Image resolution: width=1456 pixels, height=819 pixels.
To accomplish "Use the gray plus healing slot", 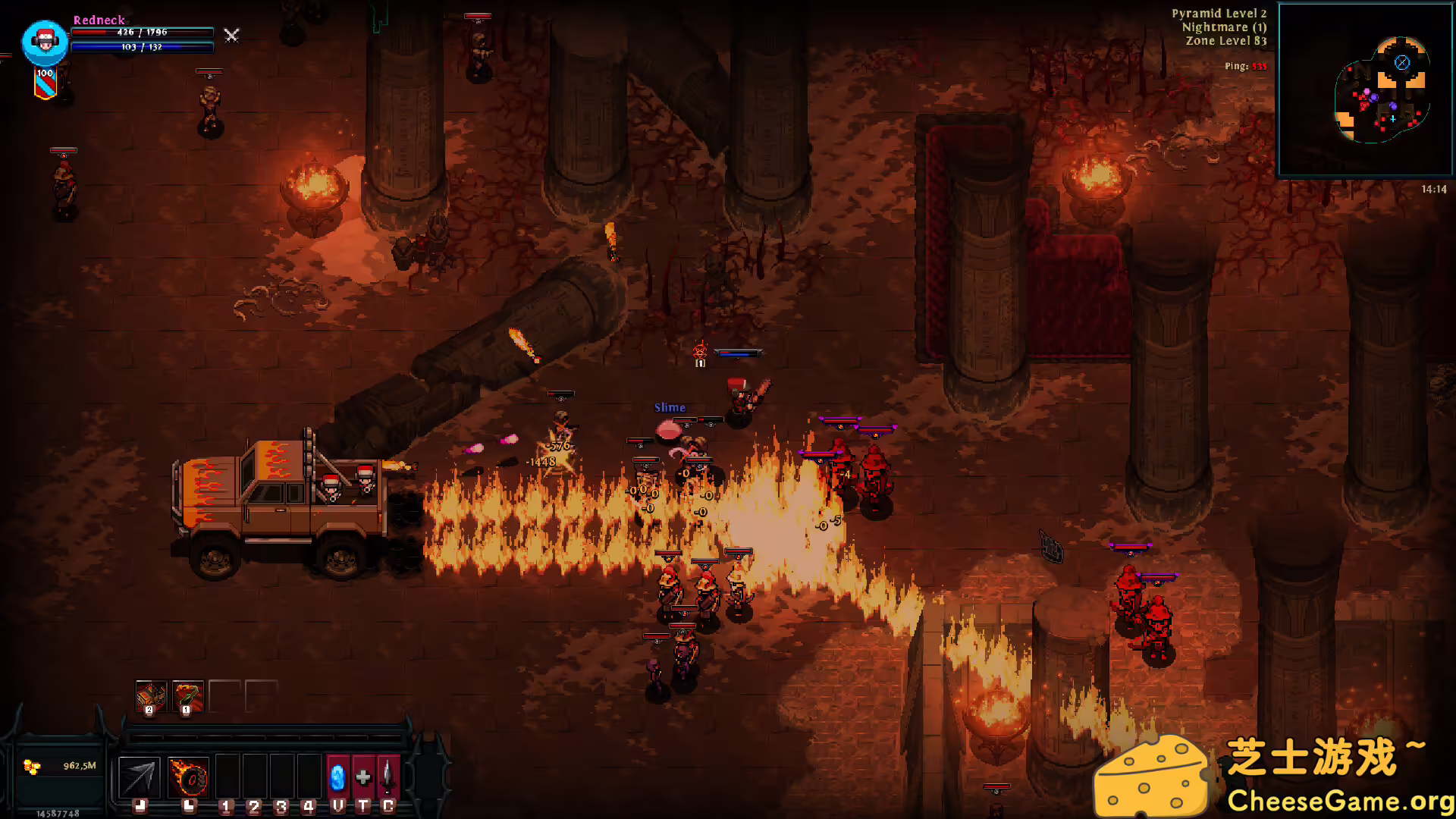I will pyautogui.click(x=363, y=777).
